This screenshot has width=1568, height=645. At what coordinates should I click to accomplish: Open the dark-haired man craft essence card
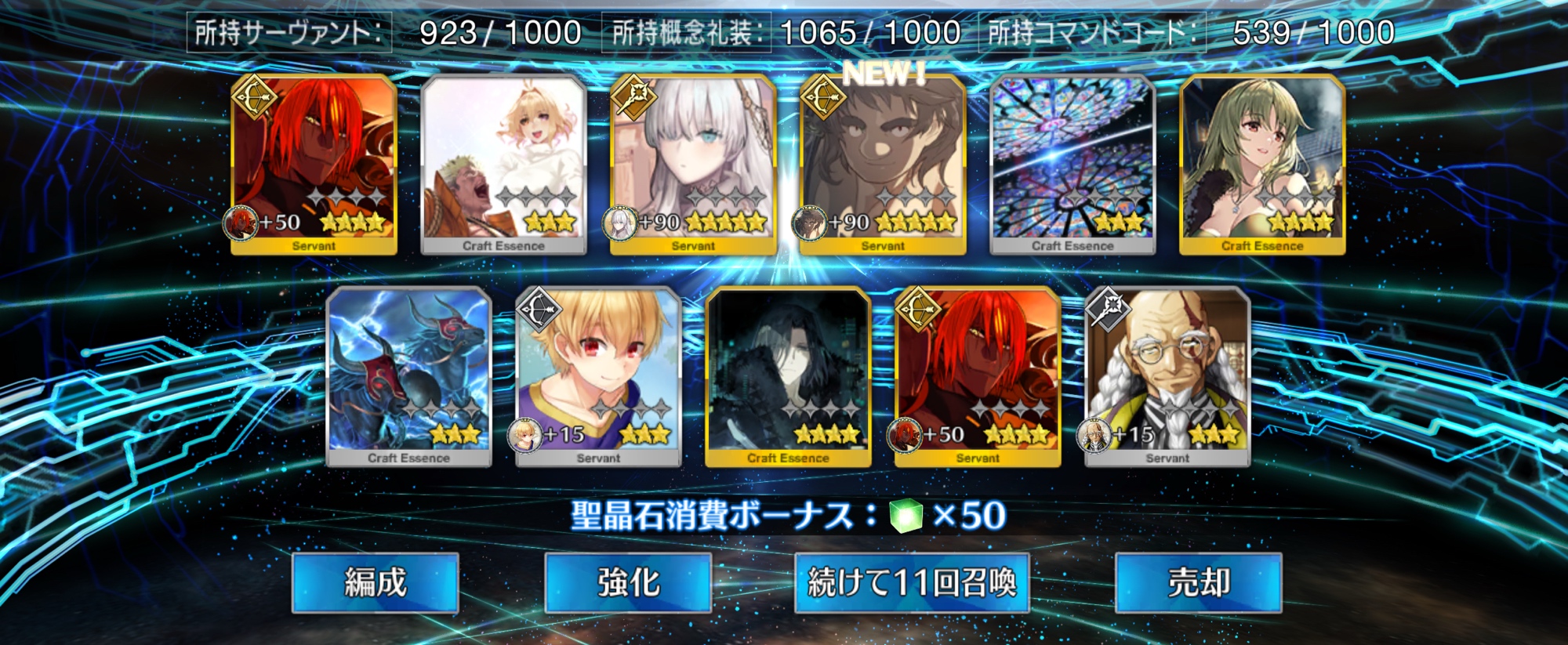pos(788,376)
